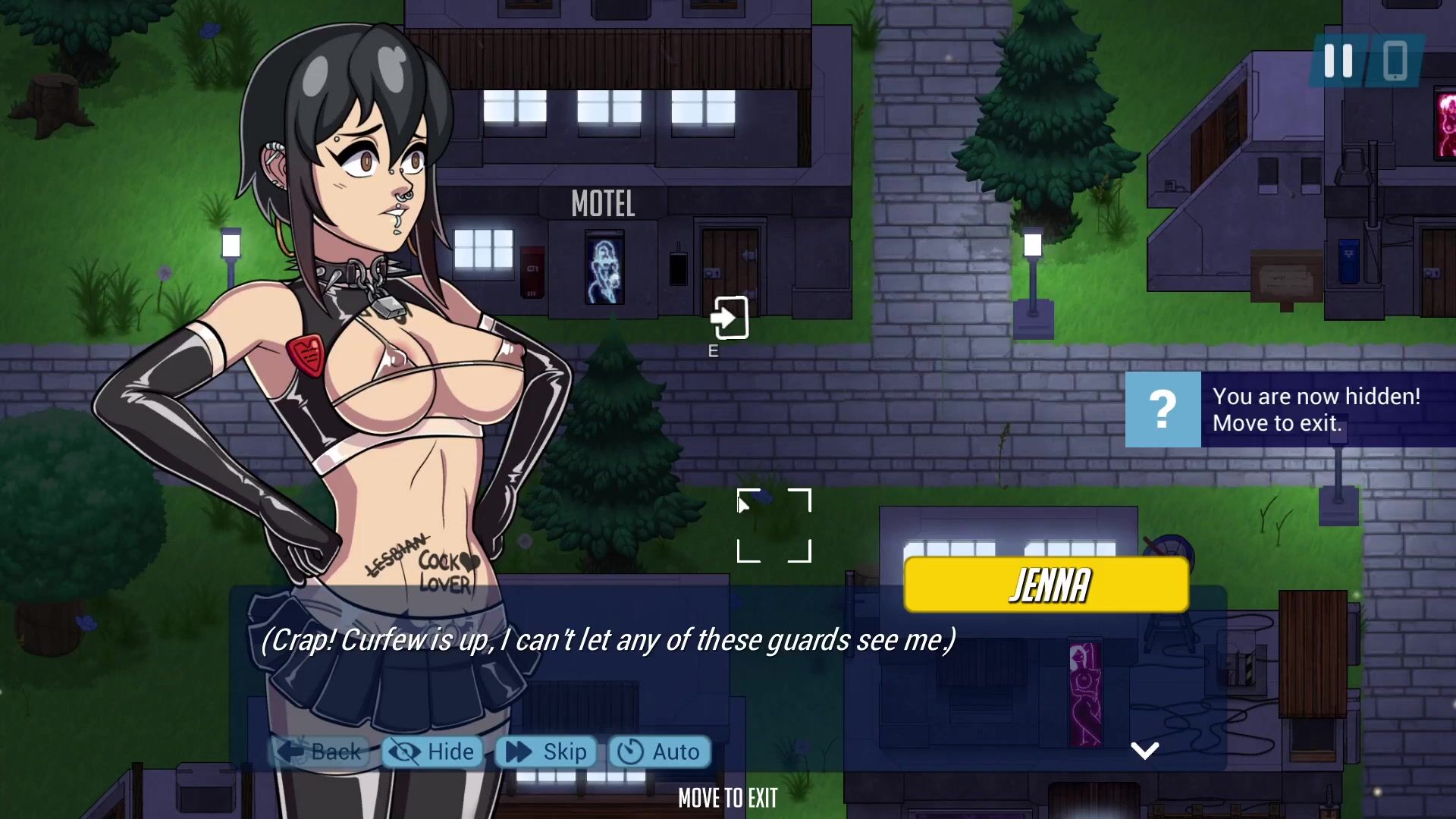This screenshot has width=1456, height=819.
Task: Open the phone menu icon
Action: coord(1395,61)
